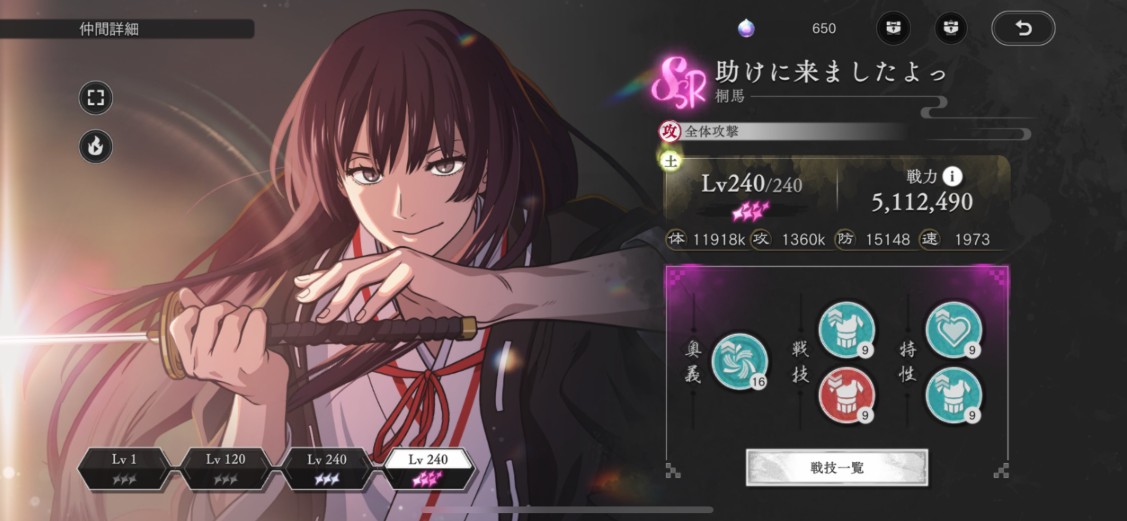Show 戦力 power info via the i icon
Viewport: 1127px width, 521px height.
953,176
